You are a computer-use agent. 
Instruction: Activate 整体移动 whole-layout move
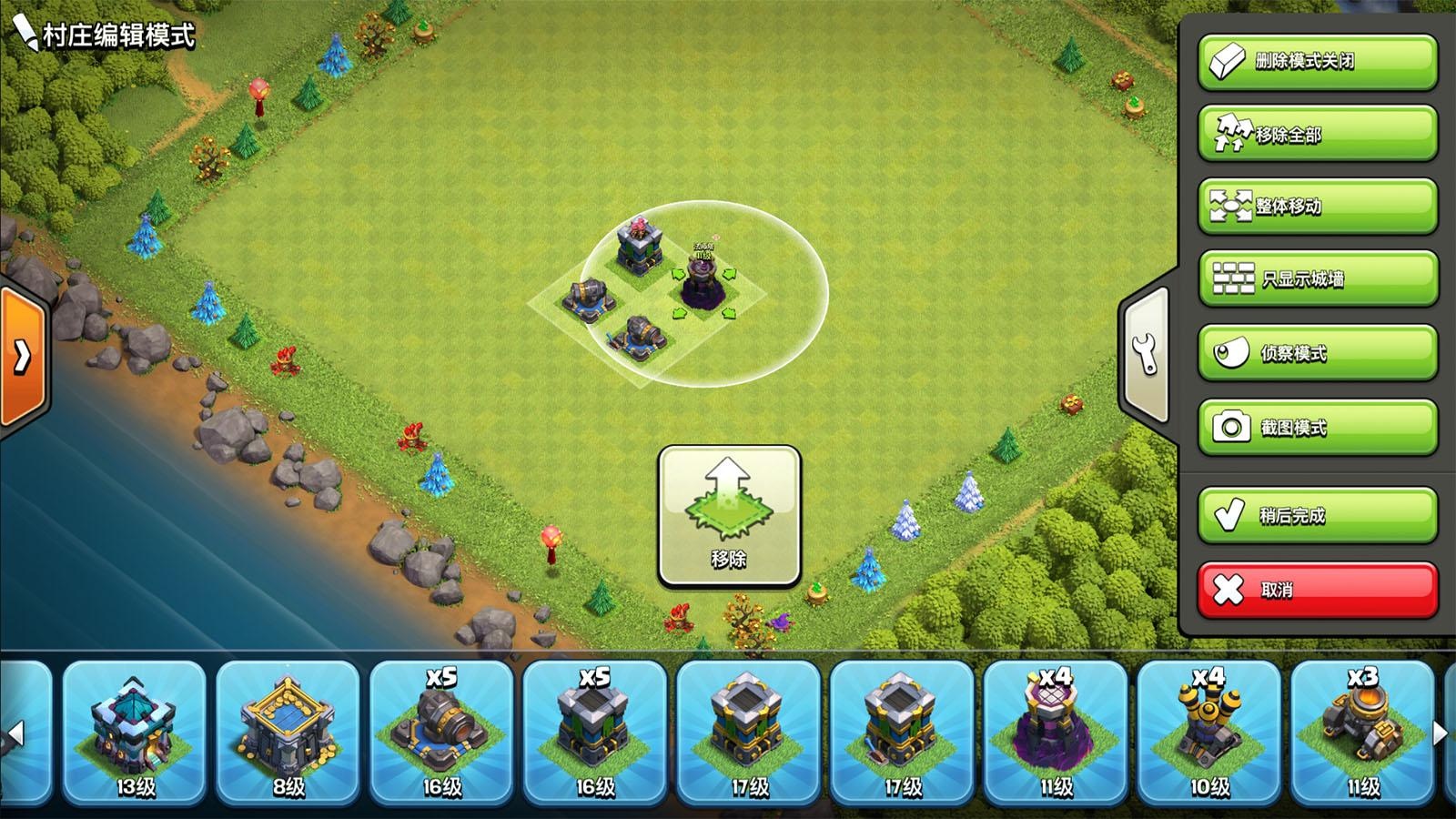click(x=1317, y=207)
